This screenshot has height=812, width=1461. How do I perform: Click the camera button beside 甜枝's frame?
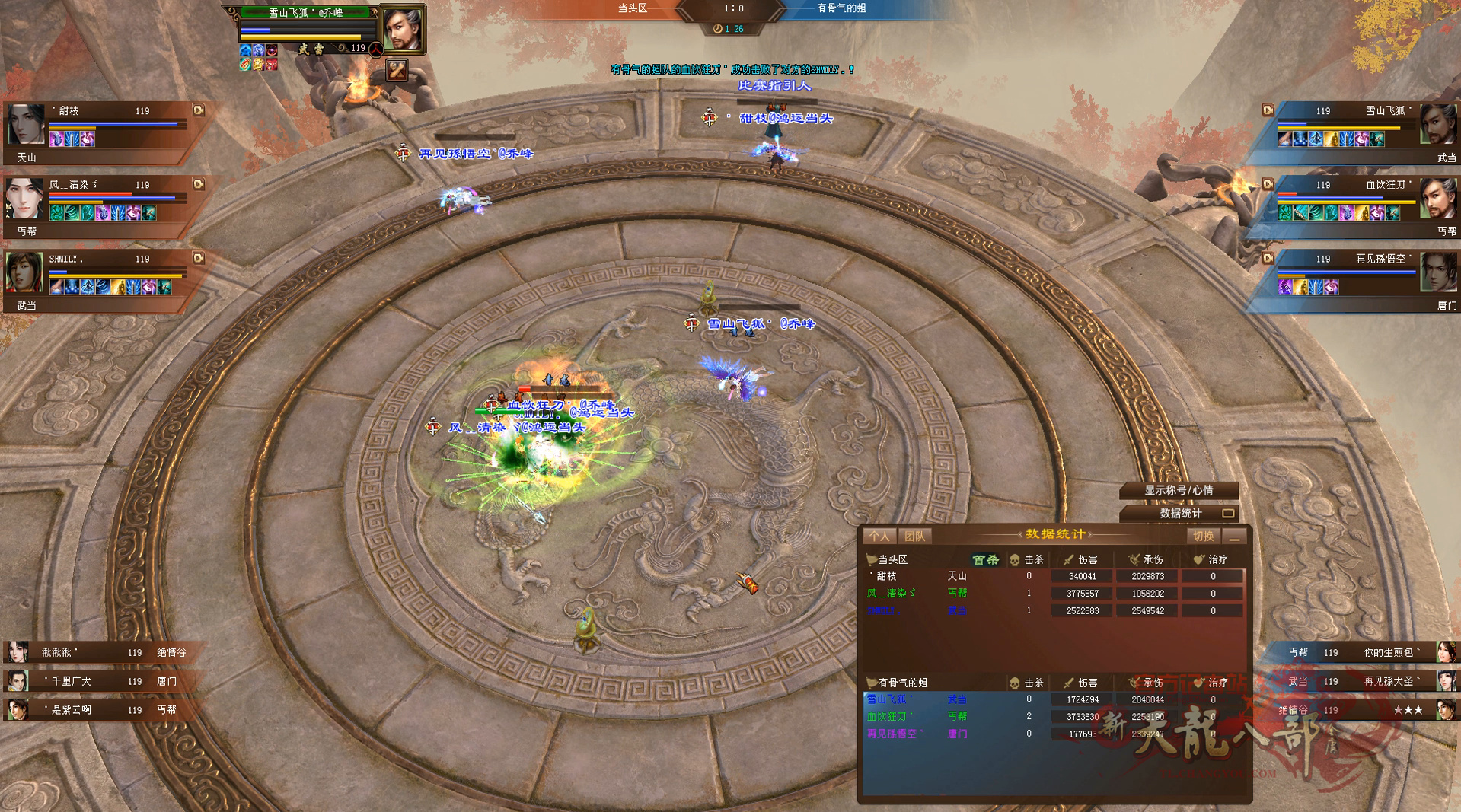(x=199, y=110)
